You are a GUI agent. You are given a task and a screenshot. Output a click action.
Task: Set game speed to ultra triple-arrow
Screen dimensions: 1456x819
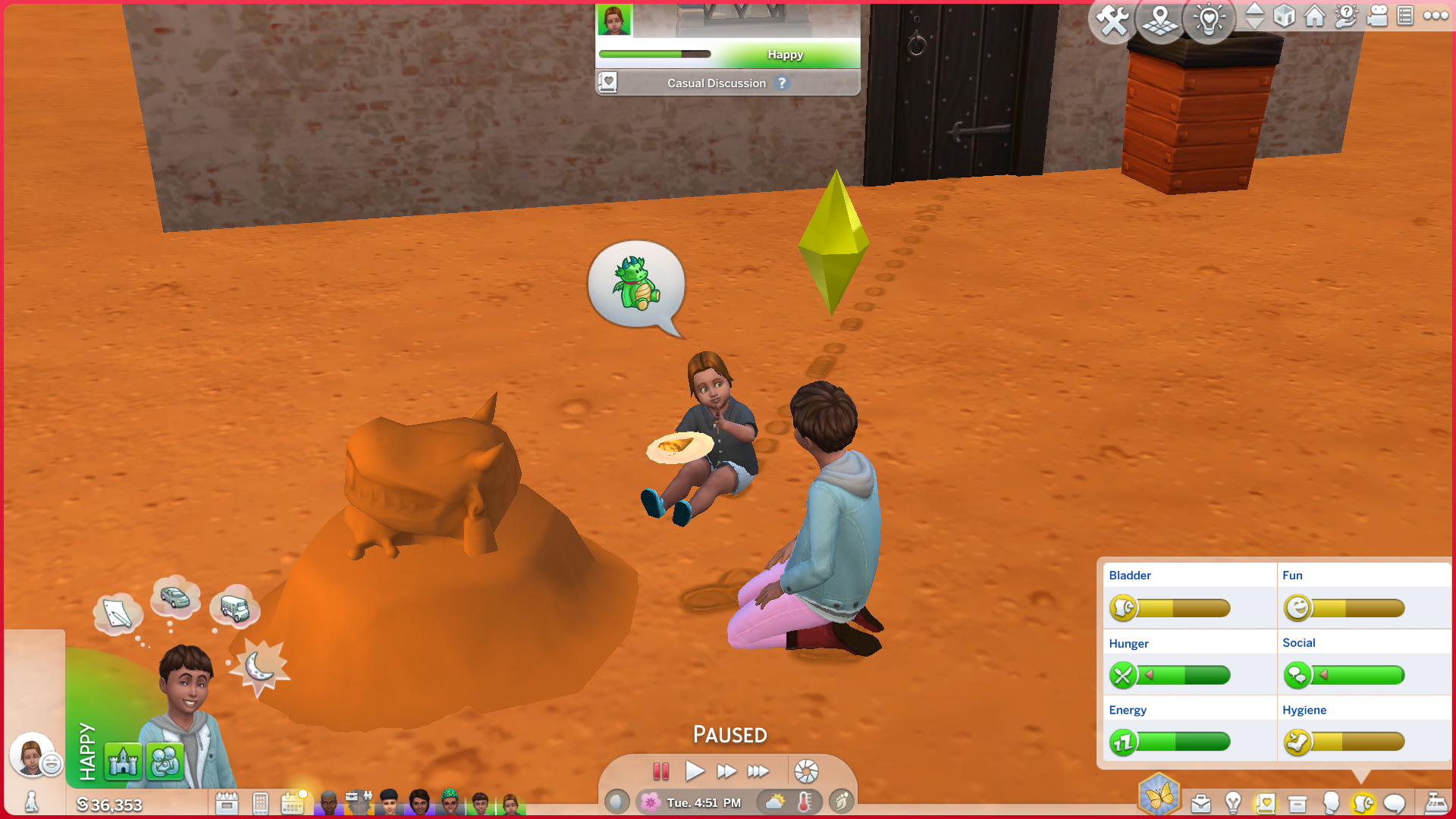point(758,772)
